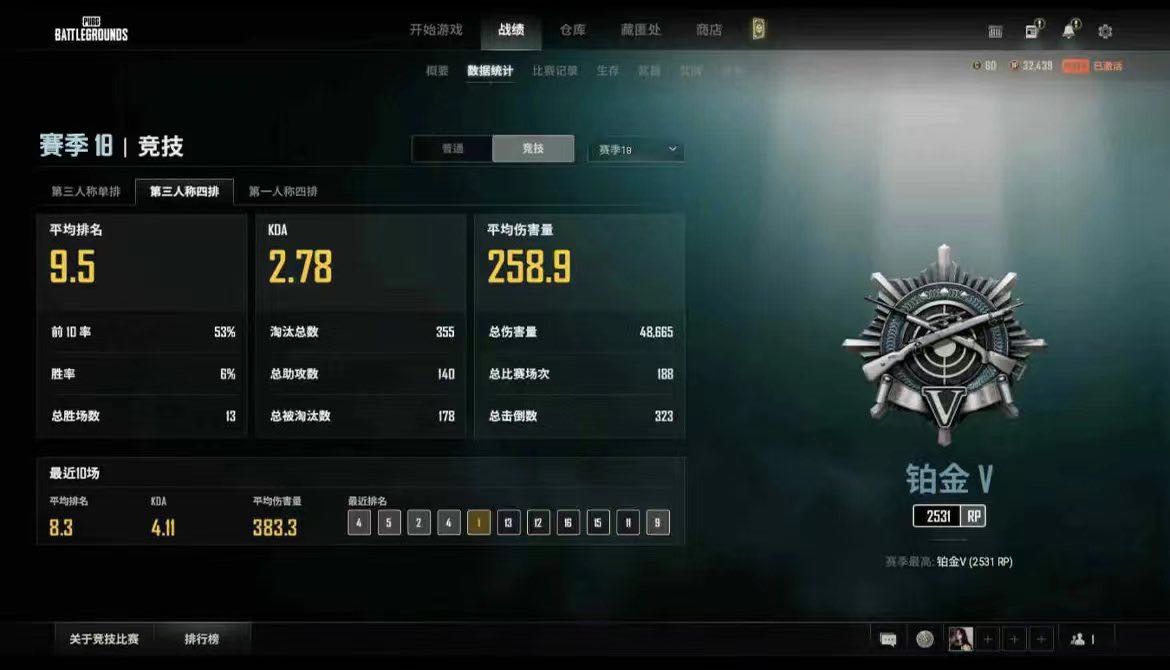Open the settings gear icon

[x=1105, y=31]
